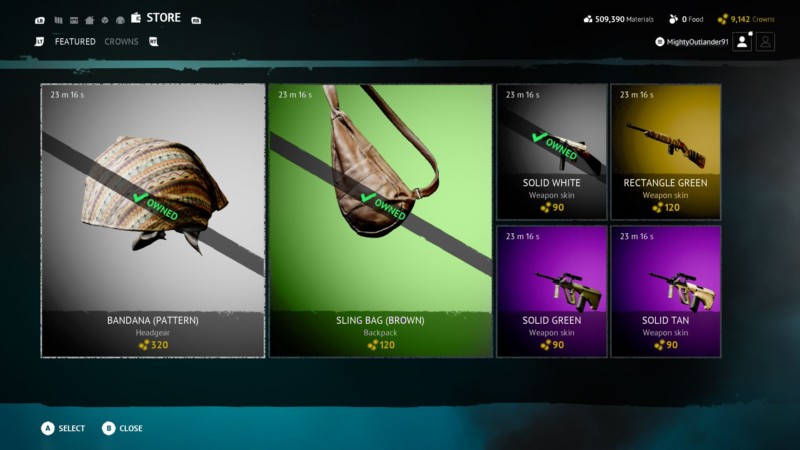Select the Solid Green weapon skin

point(551,291)
